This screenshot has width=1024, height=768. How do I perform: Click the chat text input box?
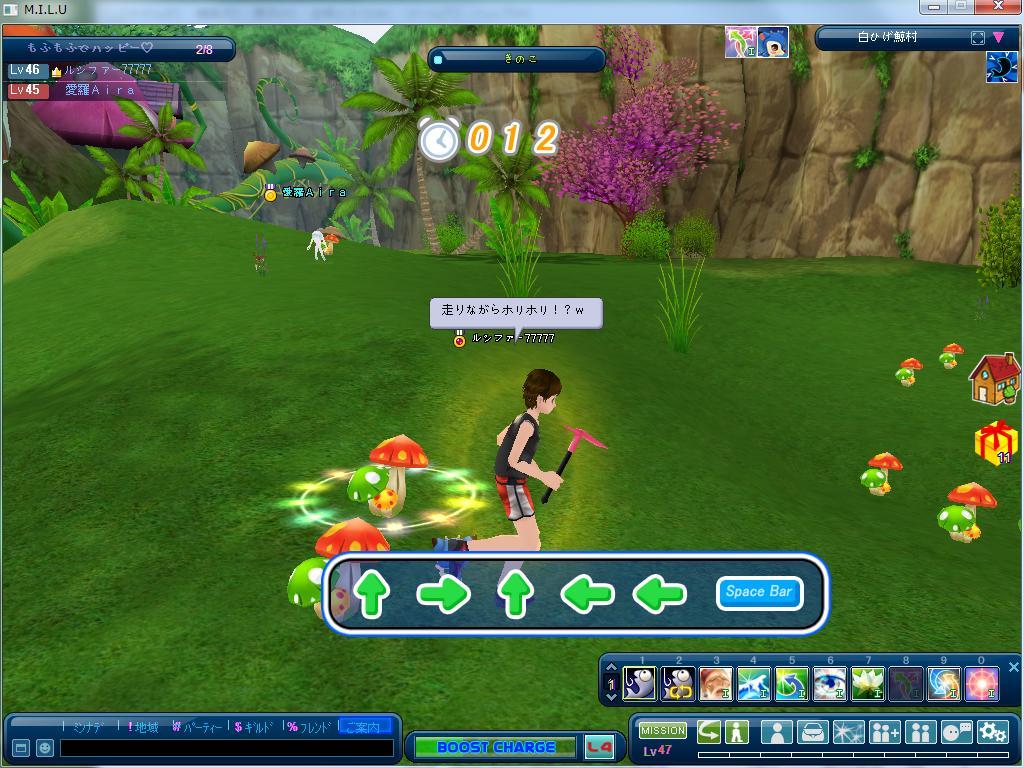tap(226, 748)
